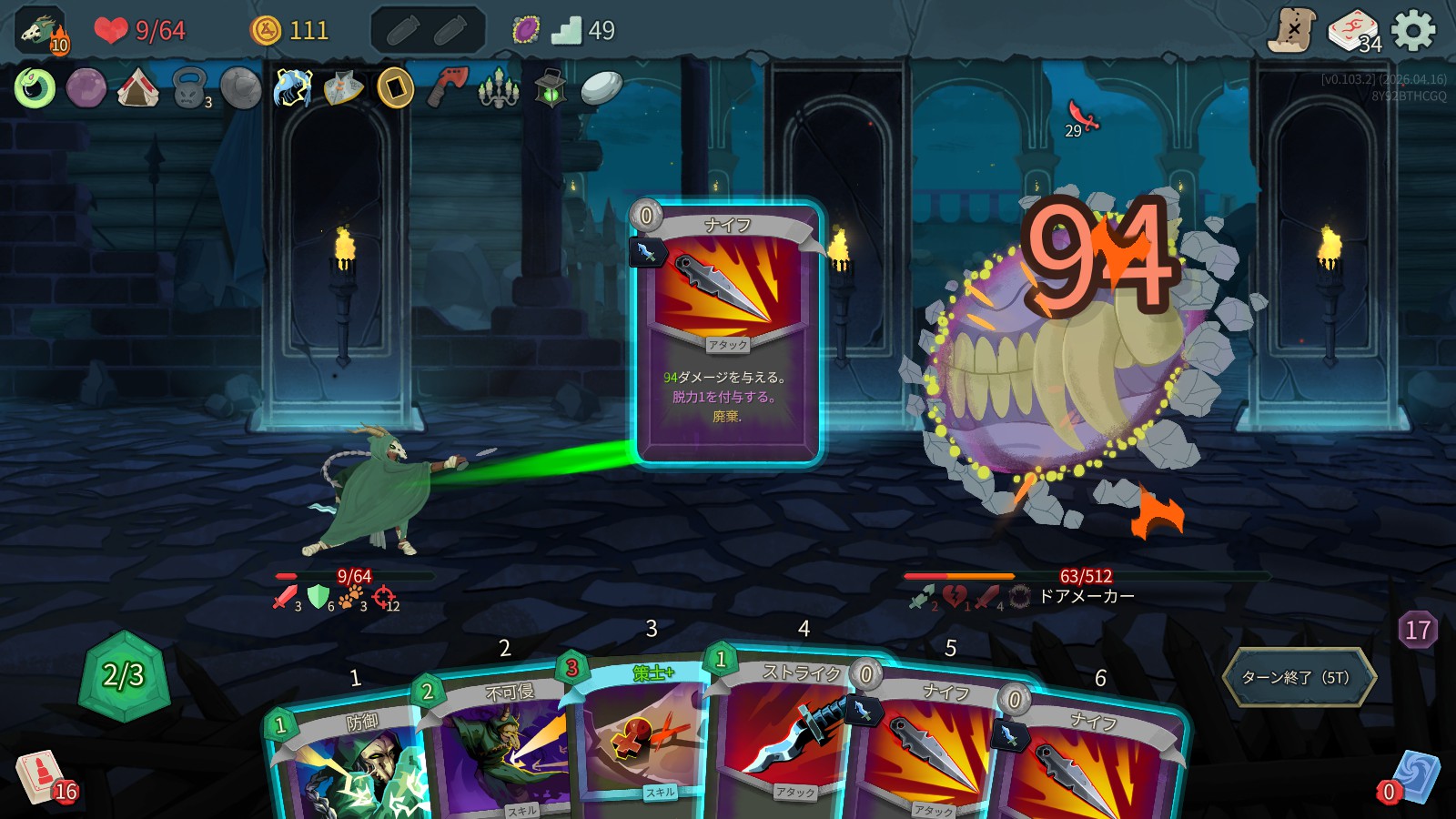View the full deck of 34 cards
The width and height of the screenshot is (1456, 819).
pyautogui.click(x=1353, y=31)
